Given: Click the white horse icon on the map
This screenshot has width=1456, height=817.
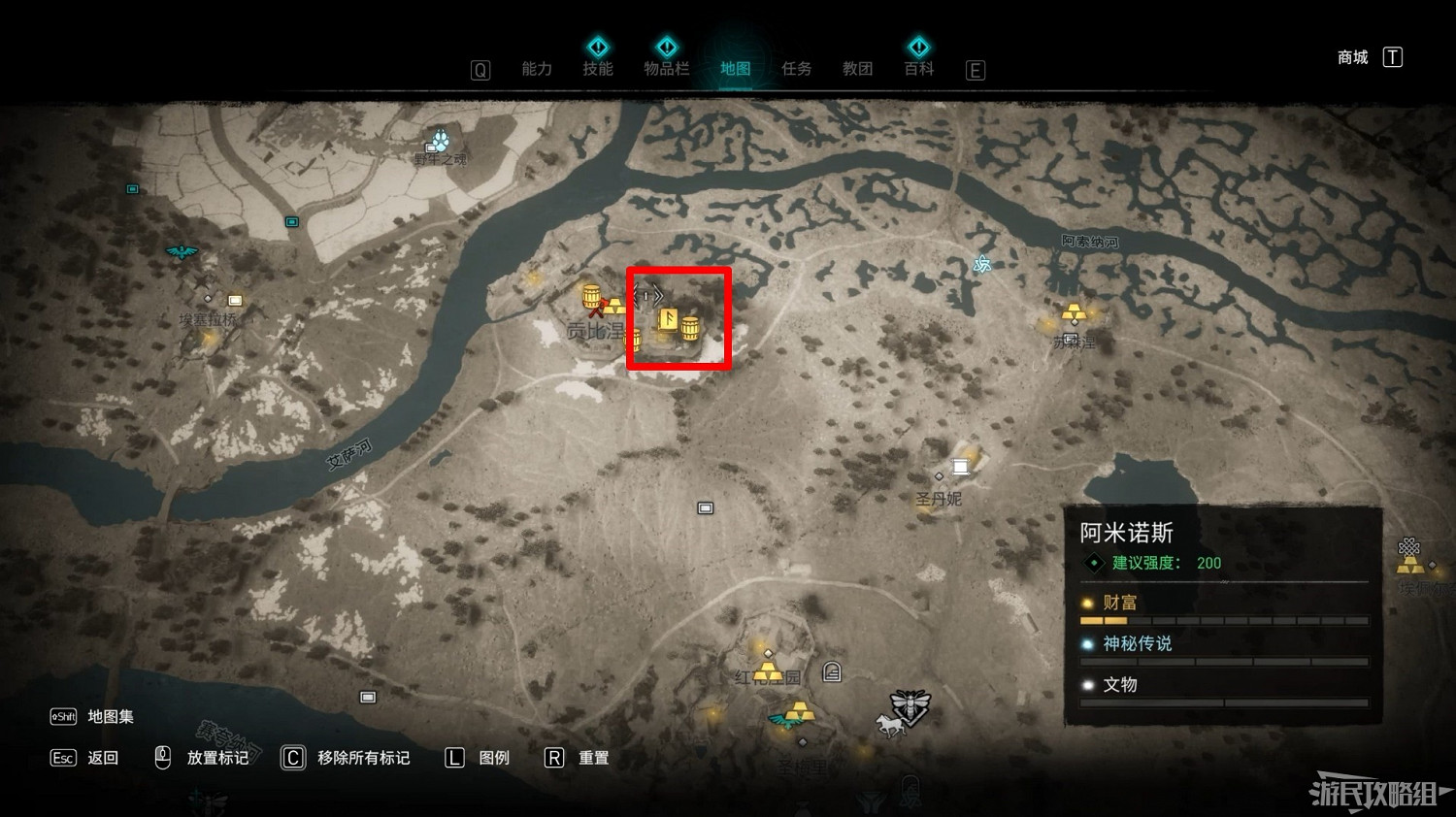Looking at the screenshot, I should pyautogui.click(x=890, y=726).
